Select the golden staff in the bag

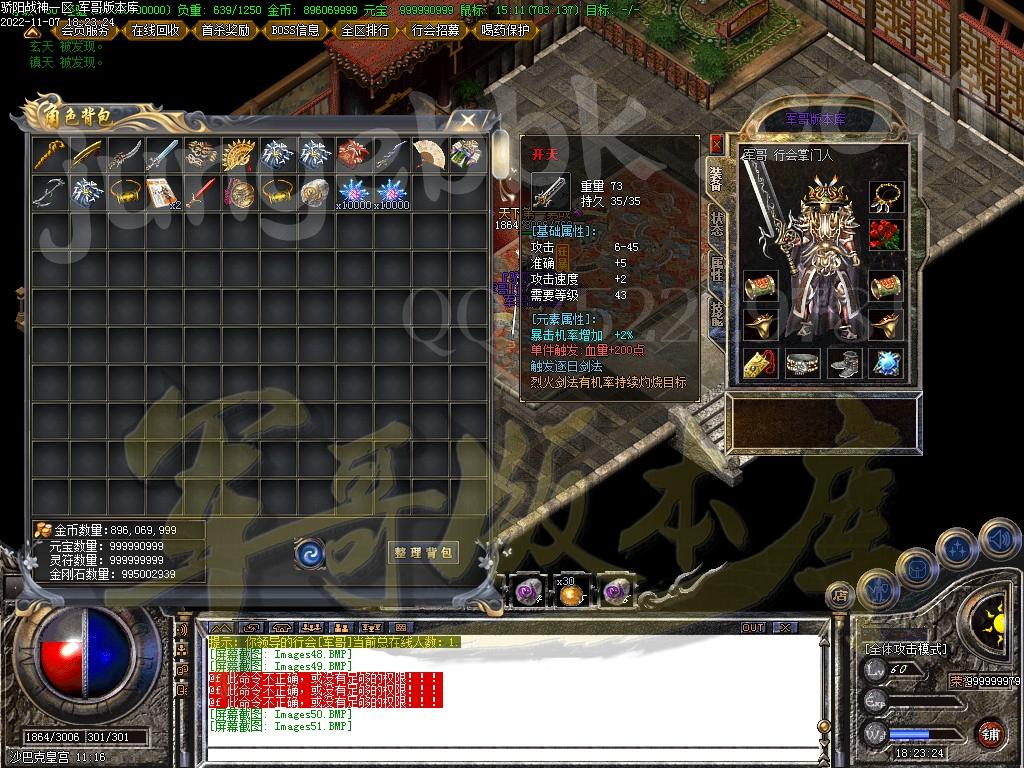[x=47, y=153]
